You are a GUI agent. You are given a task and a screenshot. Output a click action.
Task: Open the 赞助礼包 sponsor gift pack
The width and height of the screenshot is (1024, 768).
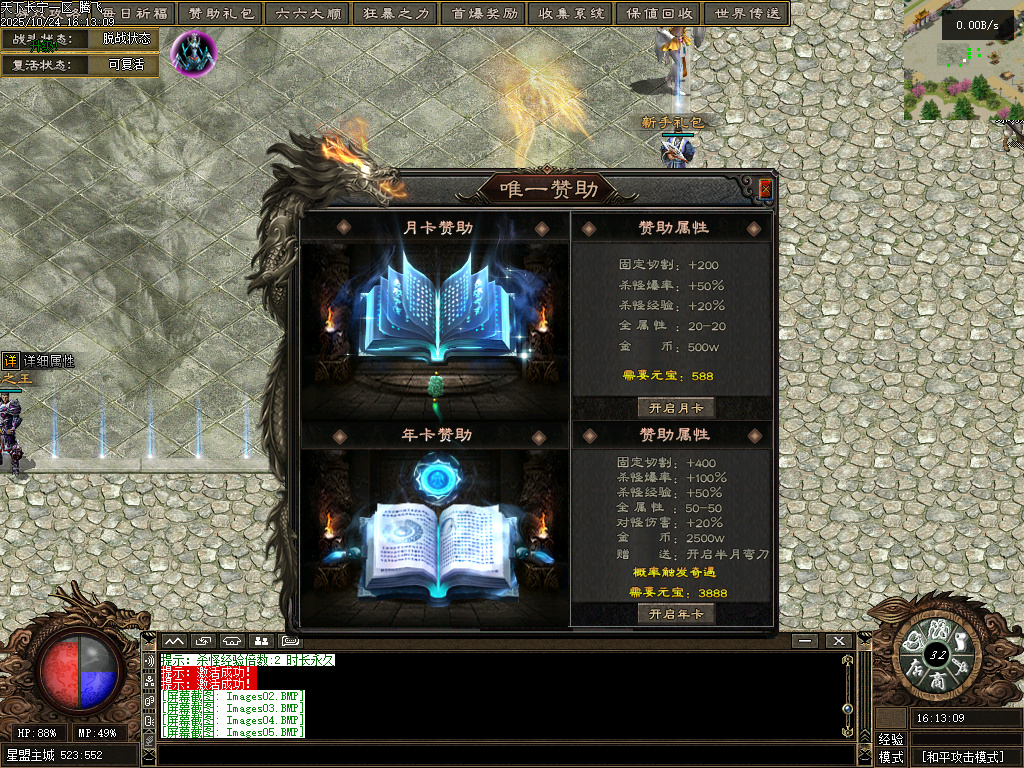click(x=221, y=14)
